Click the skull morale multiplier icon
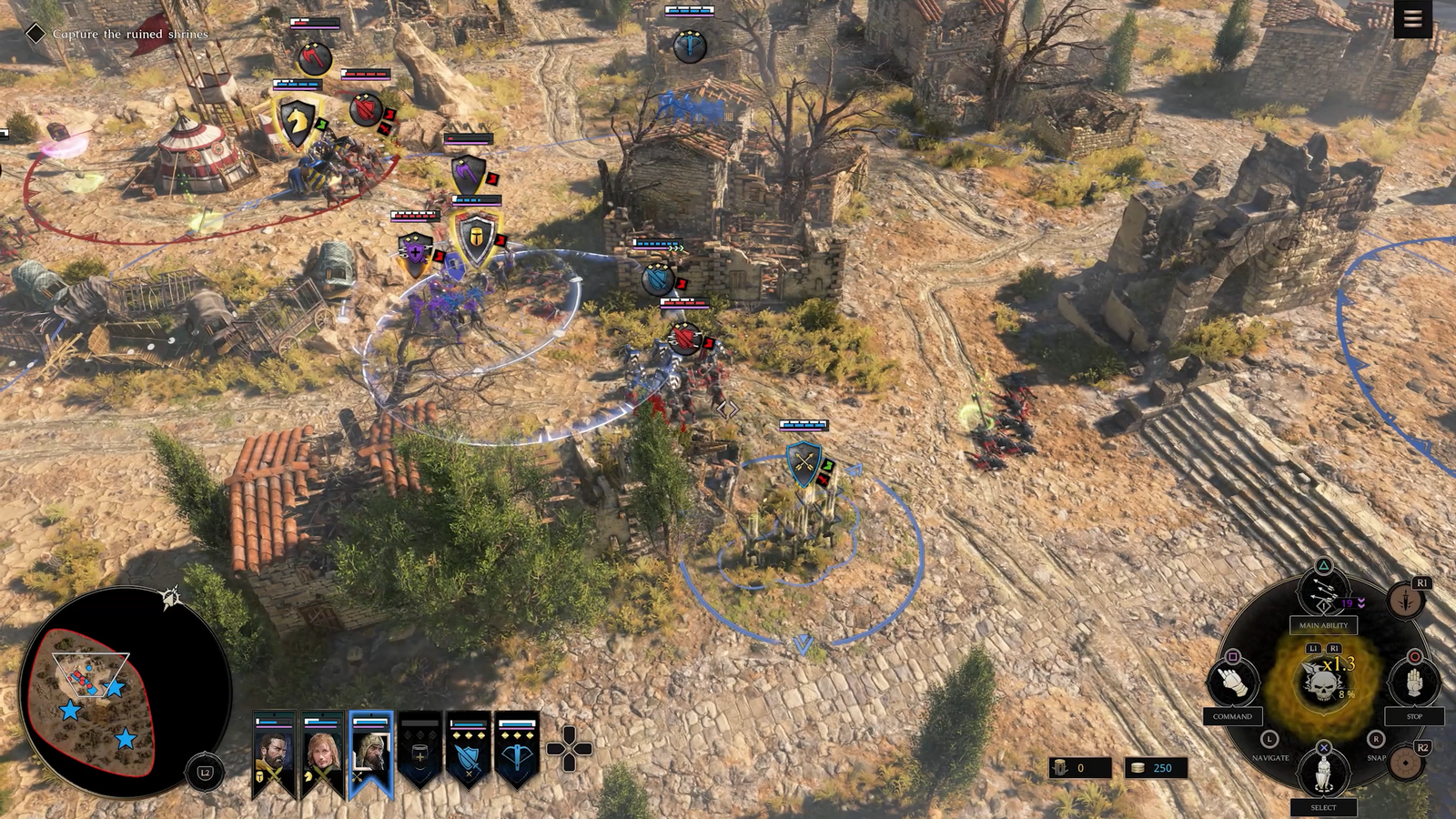The height and width of the screenshot is (819, 1456). (1322, 682)
